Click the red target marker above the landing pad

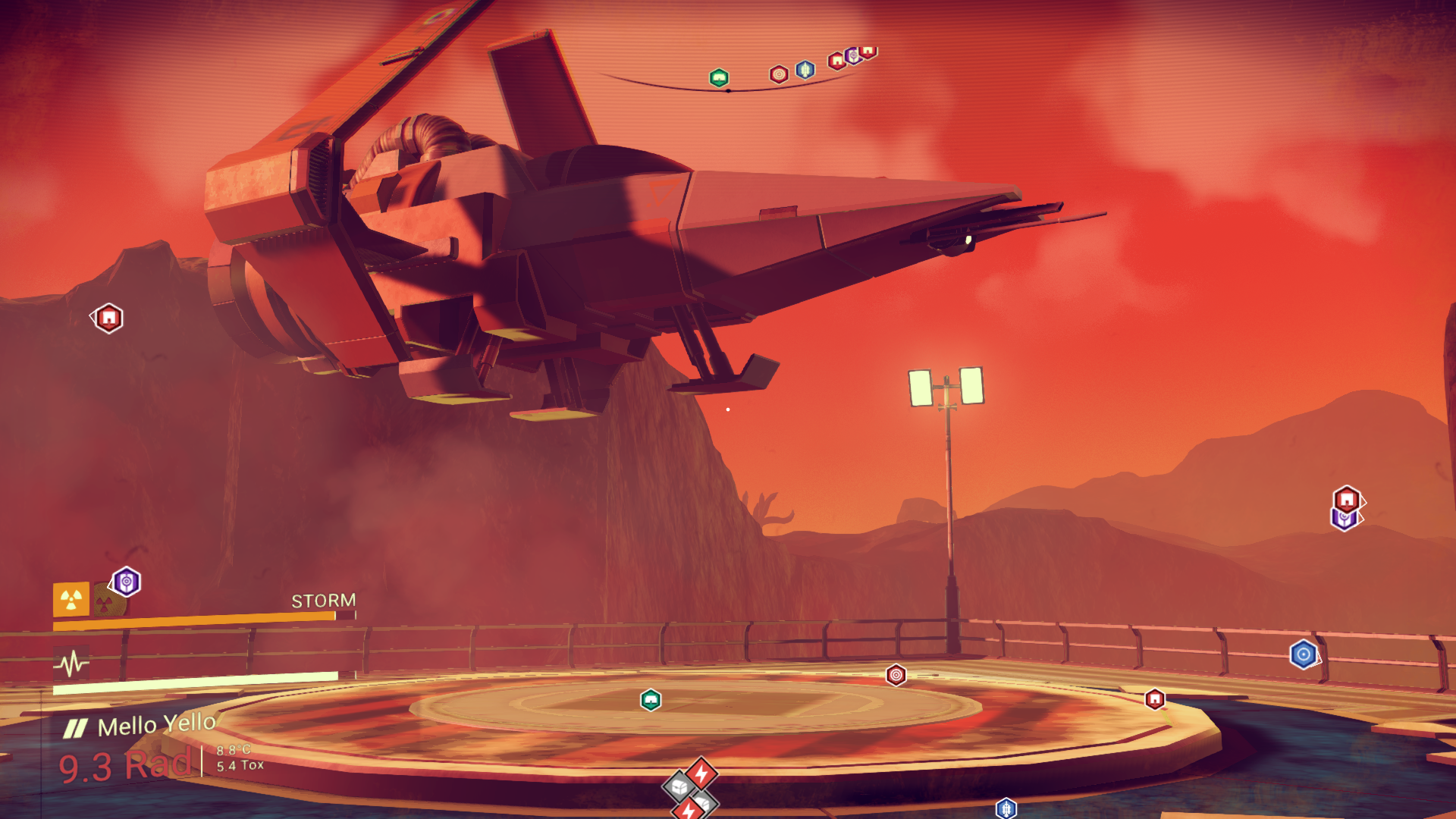896,674
